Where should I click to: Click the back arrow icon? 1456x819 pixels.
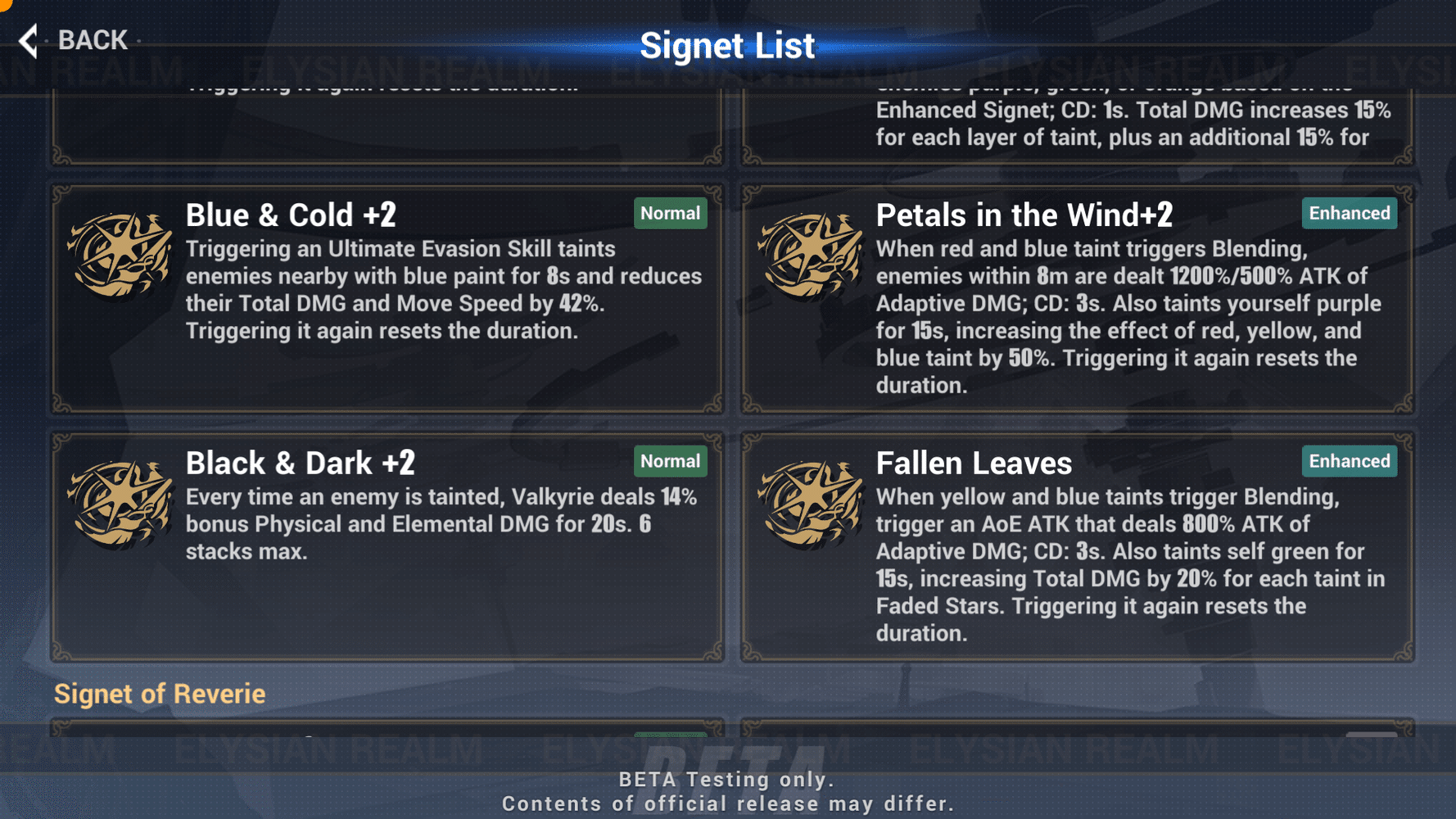point(27,39)
